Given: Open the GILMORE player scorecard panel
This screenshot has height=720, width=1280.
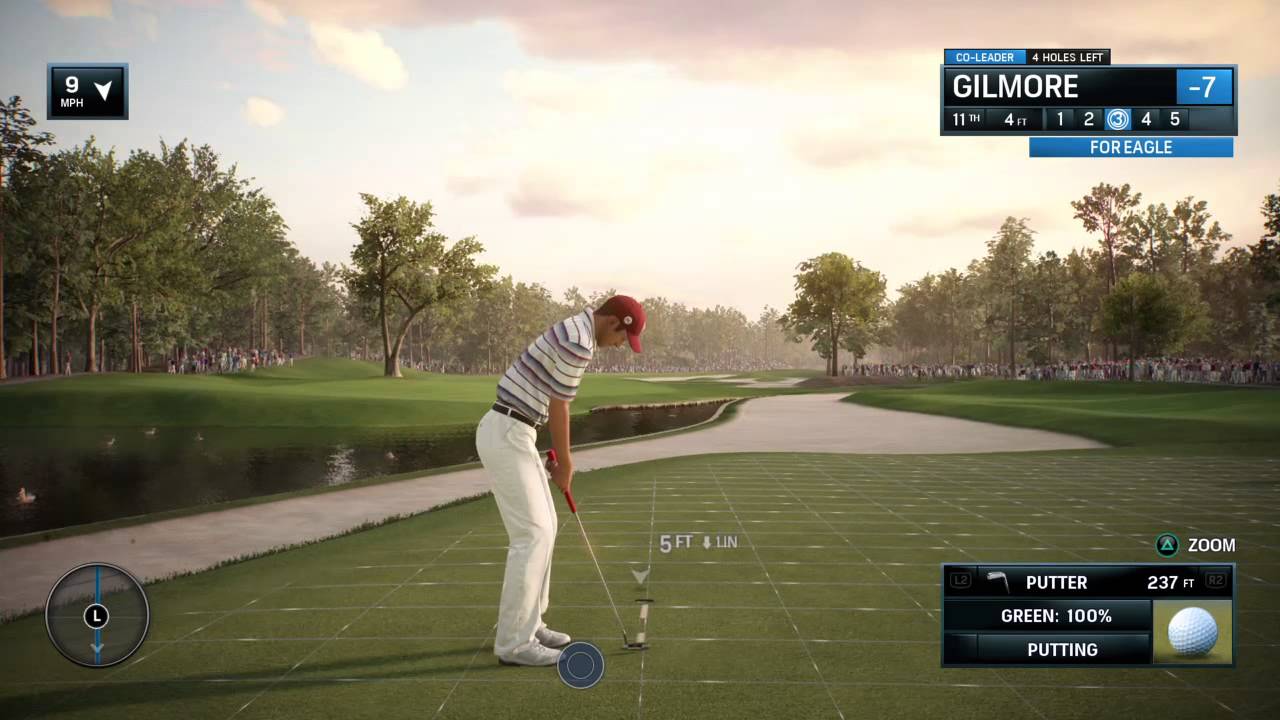Looking at the screenshot, I should pos(1060,87).
